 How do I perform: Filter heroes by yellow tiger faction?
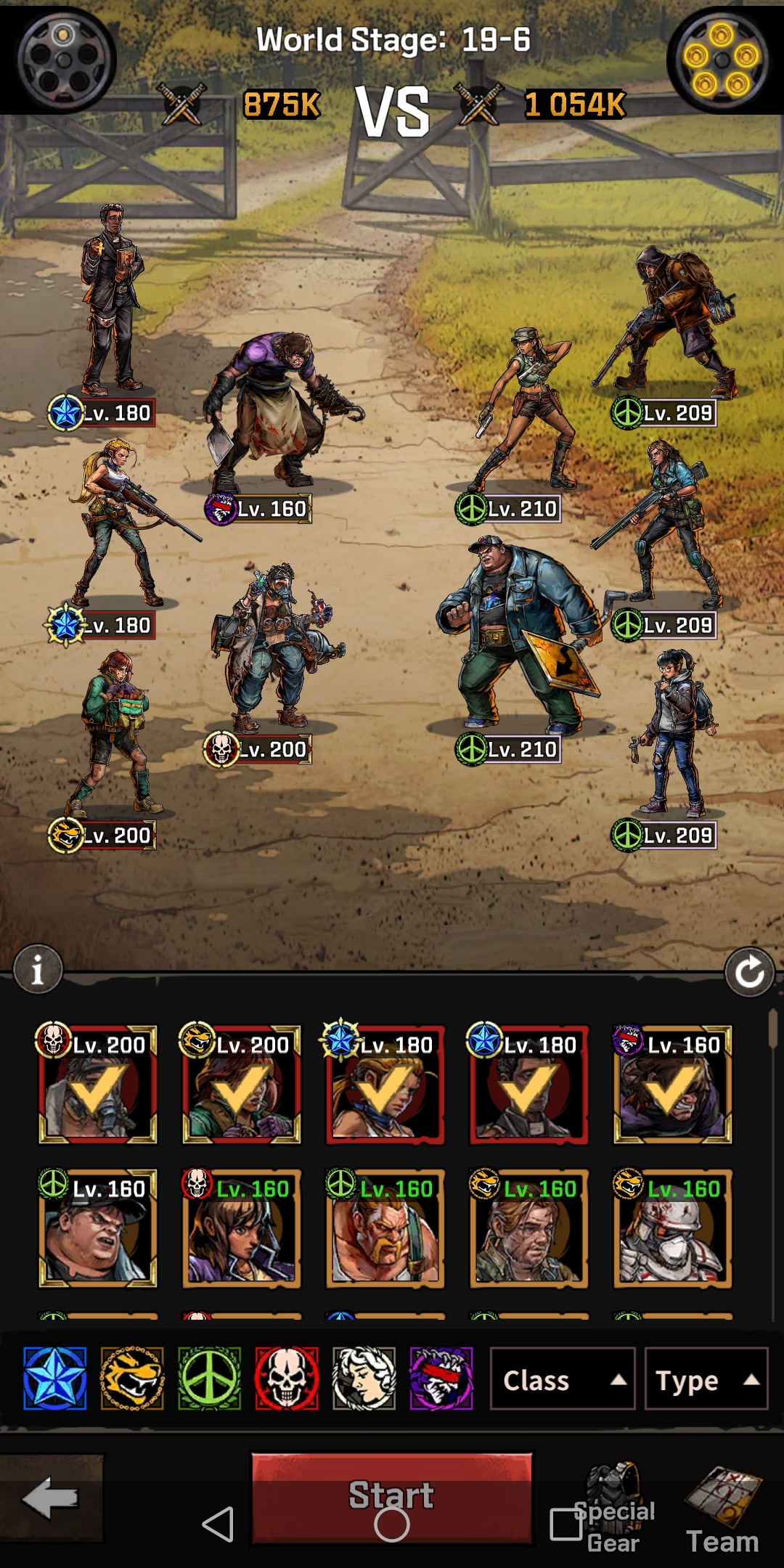tap(132, 1378)
